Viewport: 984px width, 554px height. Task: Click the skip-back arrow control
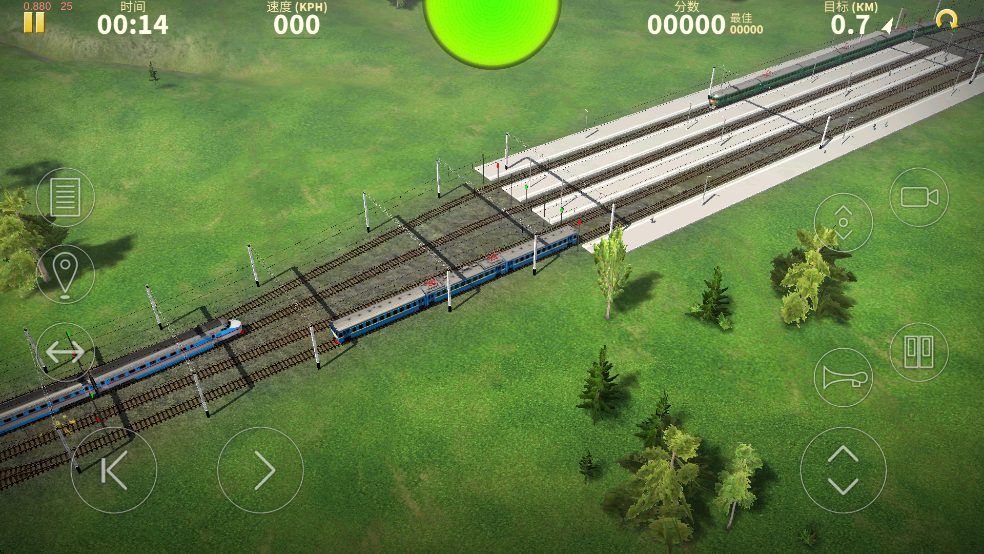(x=113, y=470)
